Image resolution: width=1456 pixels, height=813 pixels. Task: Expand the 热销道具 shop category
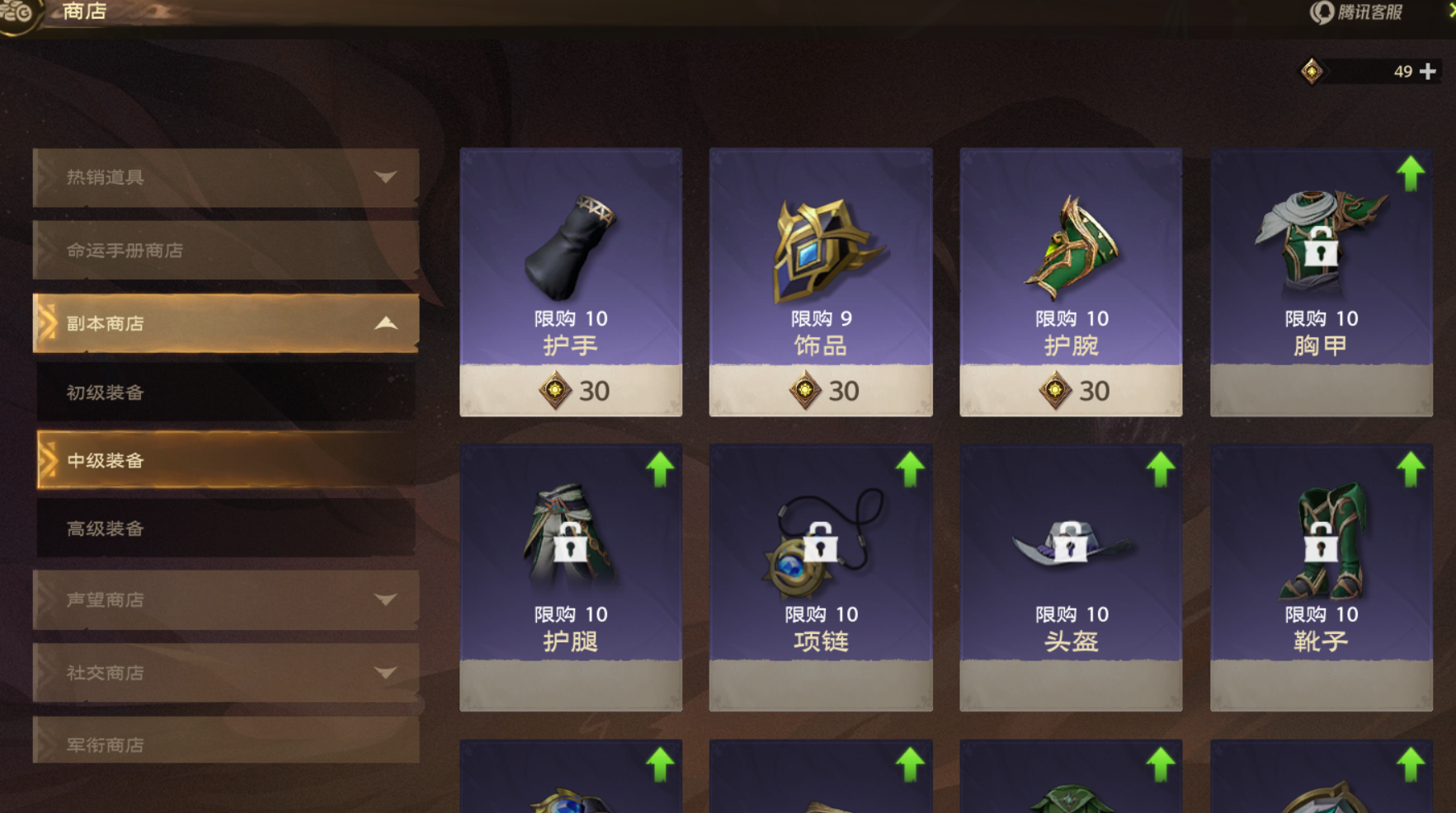click(x=225, y=177)
